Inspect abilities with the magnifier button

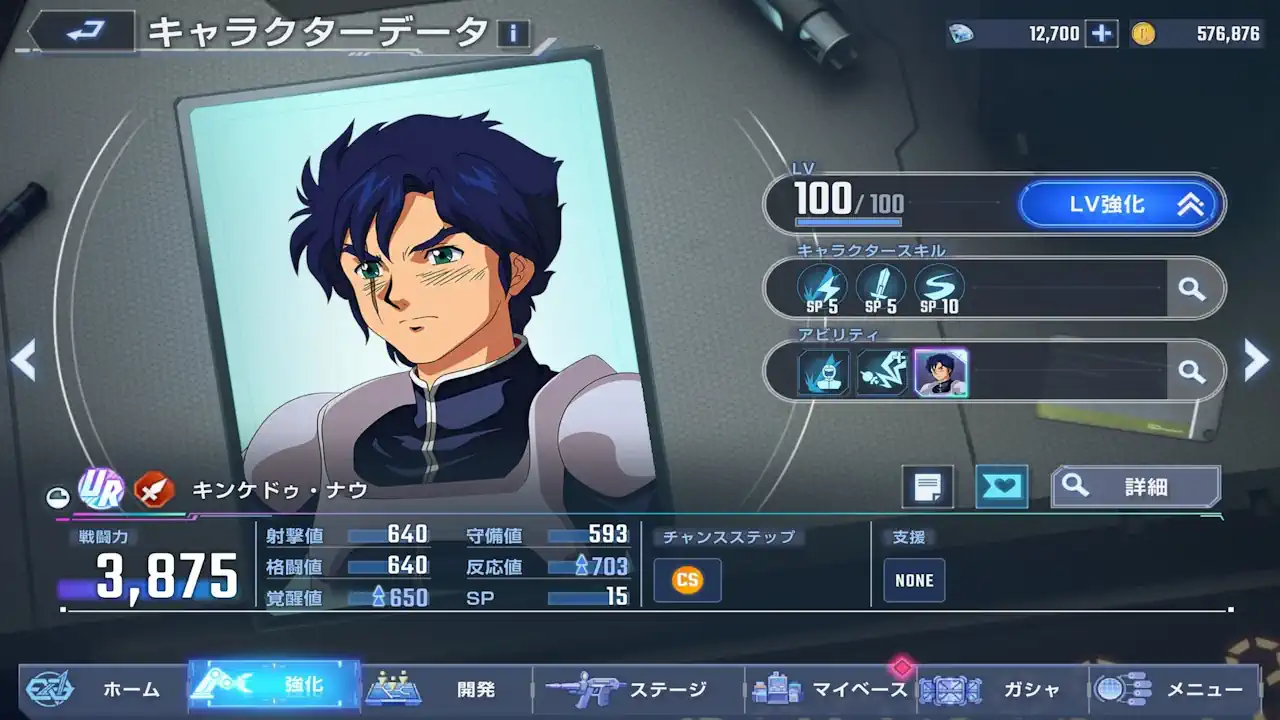click(x=1191, y=372)
